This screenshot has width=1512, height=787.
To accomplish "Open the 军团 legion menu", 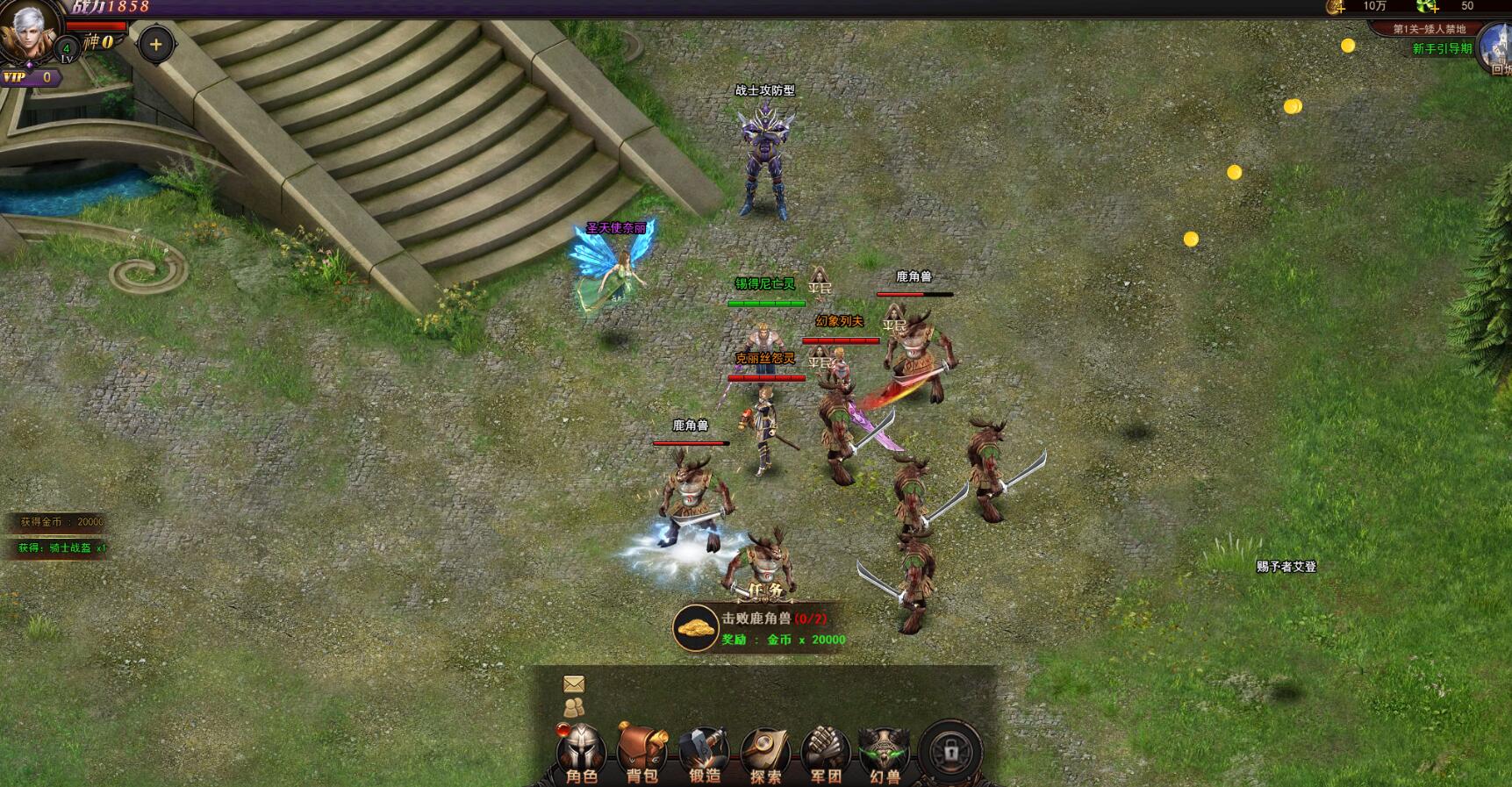I will 826,753.
